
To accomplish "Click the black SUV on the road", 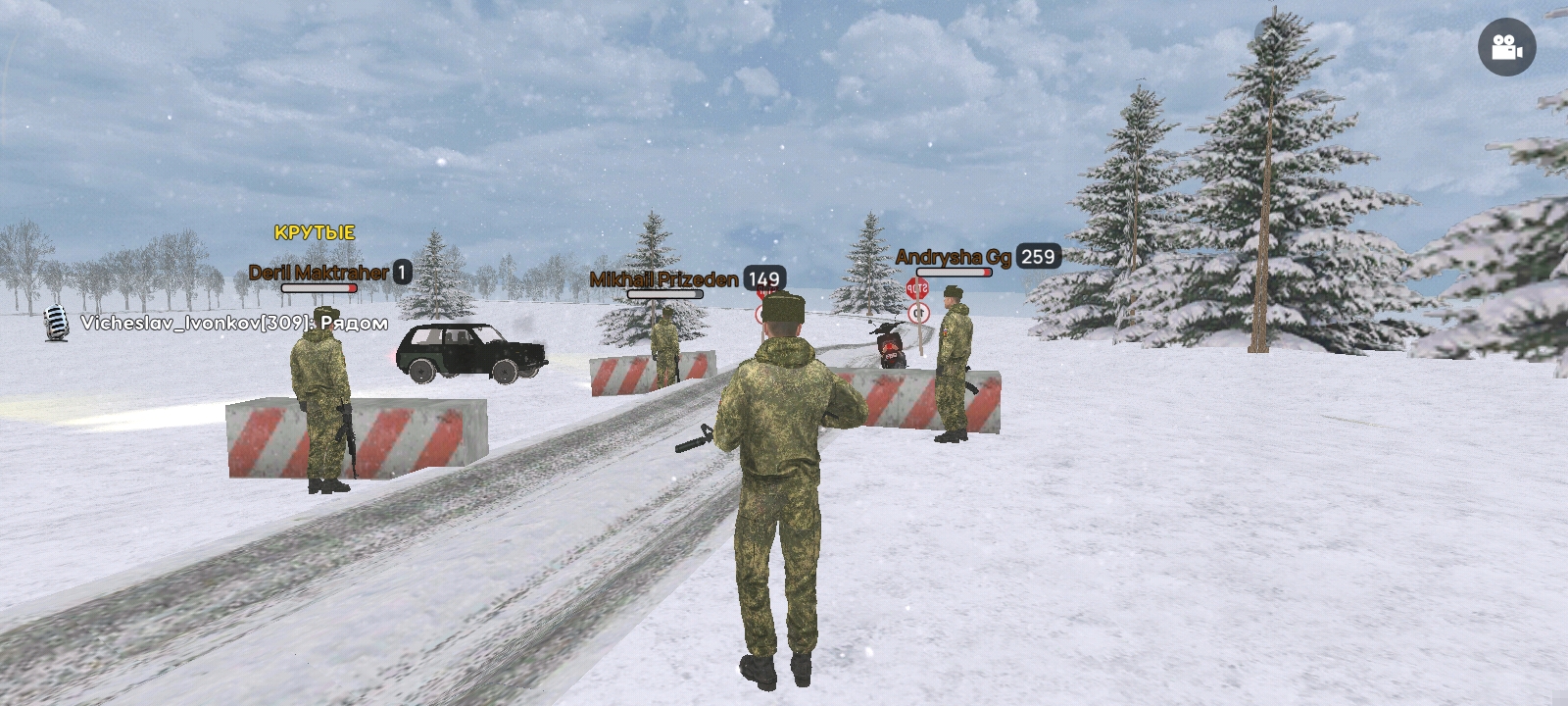I will click(x=468, y=353).
